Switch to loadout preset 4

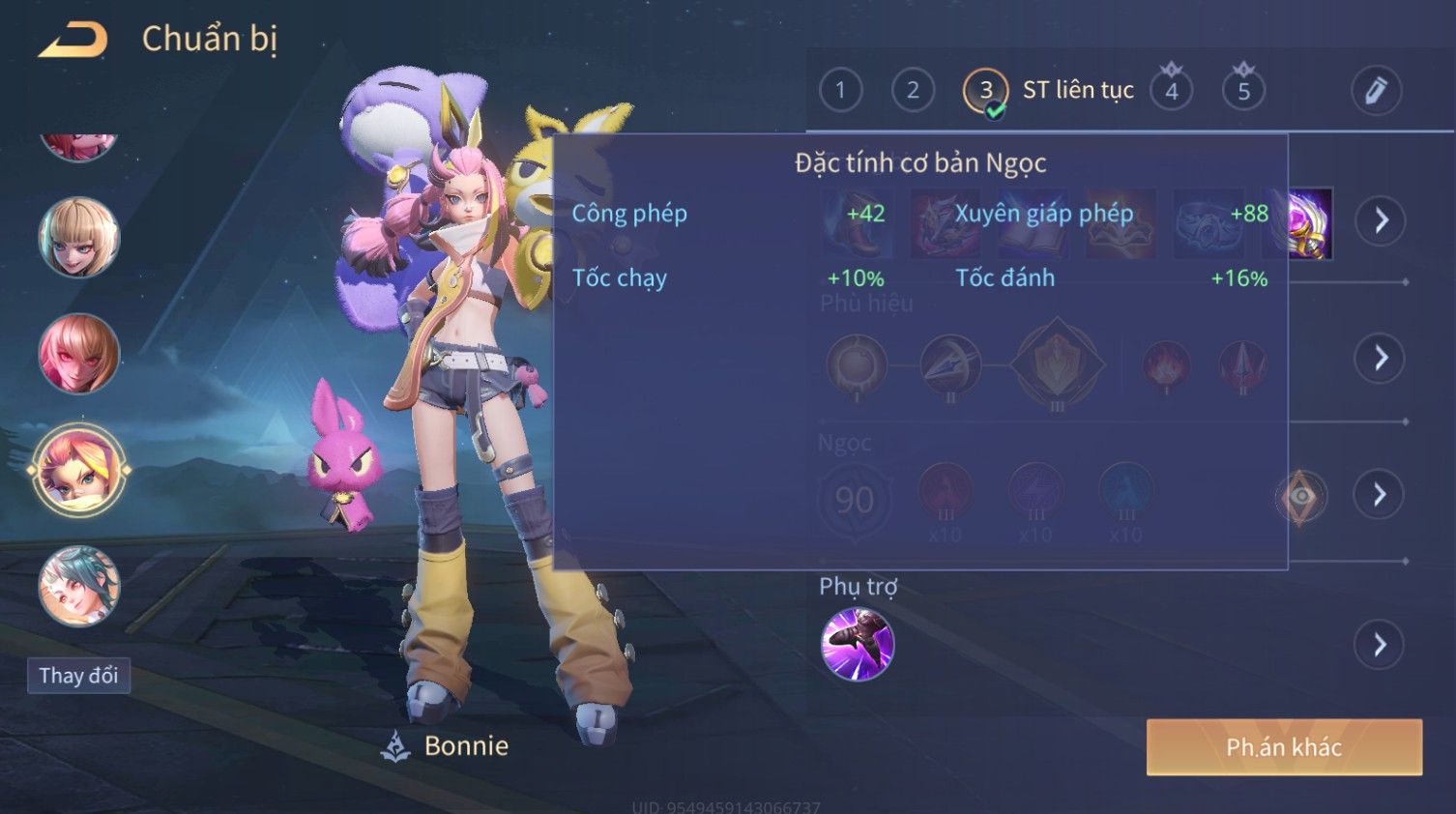1171,91
